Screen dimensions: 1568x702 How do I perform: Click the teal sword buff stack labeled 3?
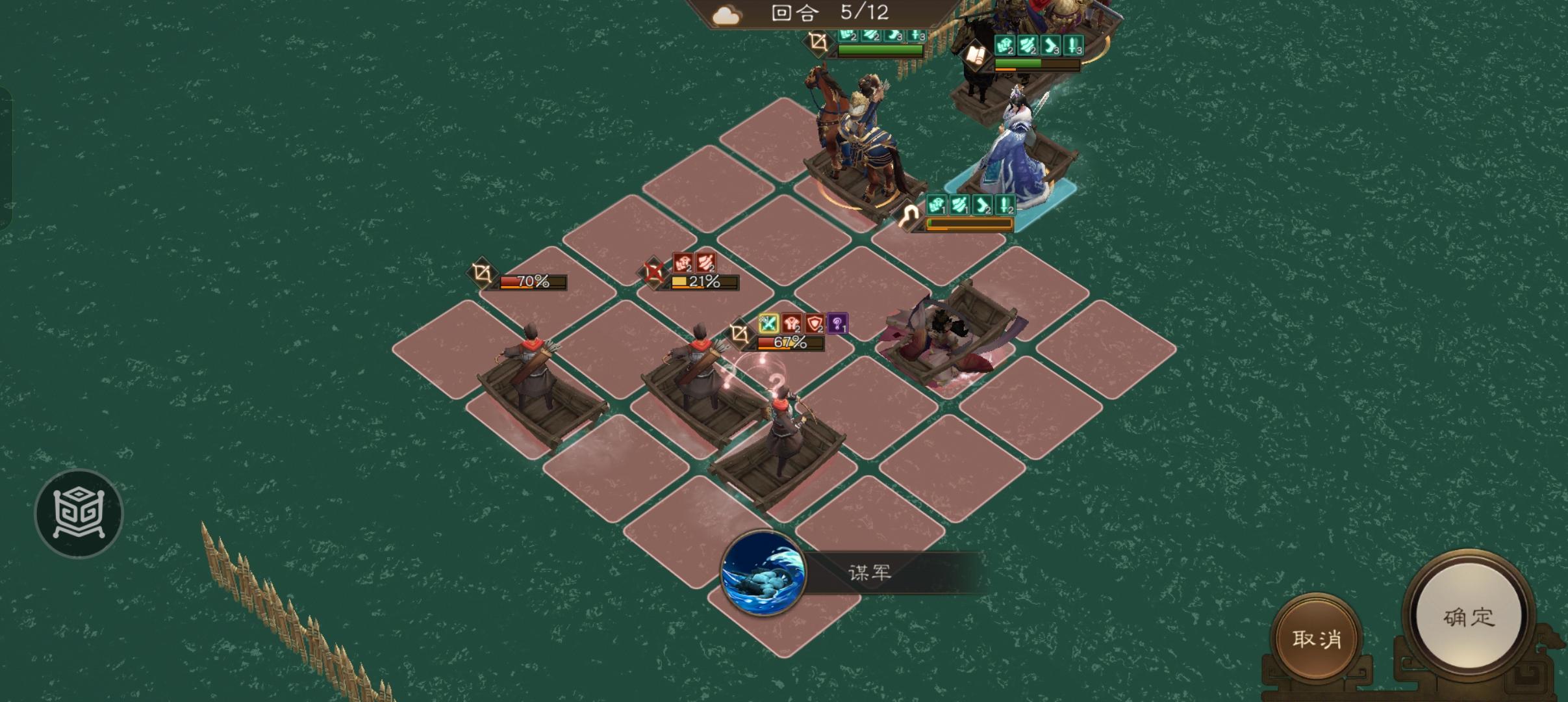tap(1073, 46)
